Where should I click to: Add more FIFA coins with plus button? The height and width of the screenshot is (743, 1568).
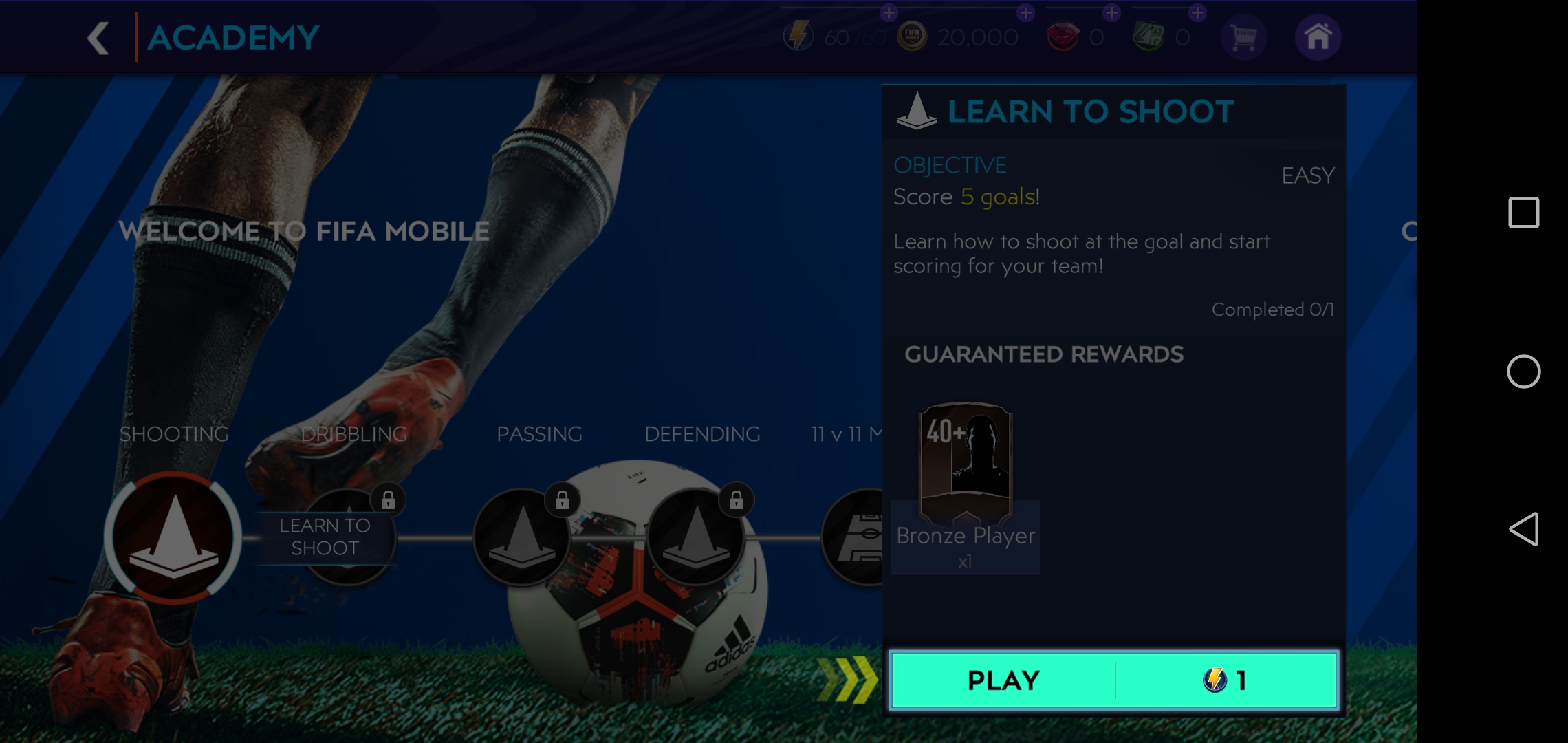1025,13
